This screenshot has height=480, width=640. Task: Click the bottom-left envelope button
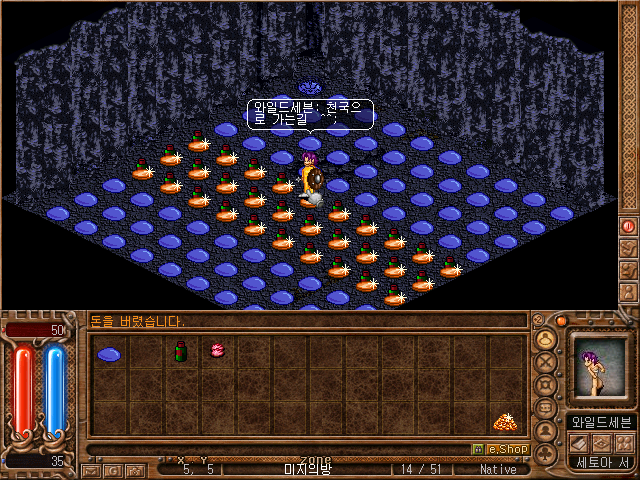tap(90, 470)
